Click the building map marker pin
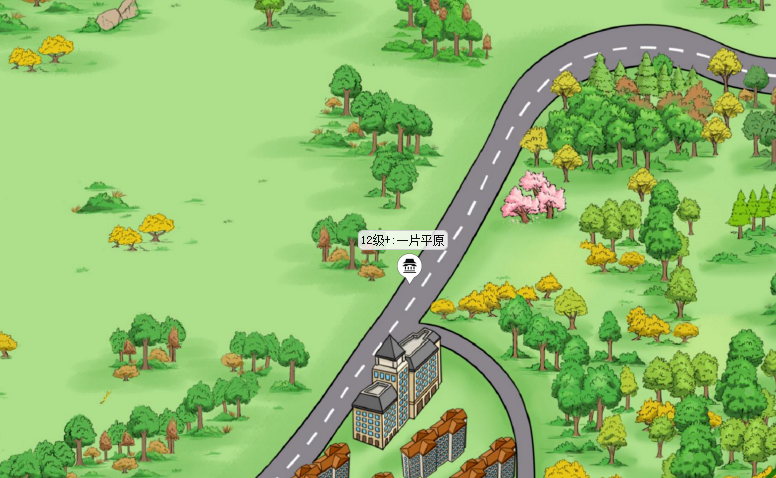776x478 pixels. (x=408, y=266)
